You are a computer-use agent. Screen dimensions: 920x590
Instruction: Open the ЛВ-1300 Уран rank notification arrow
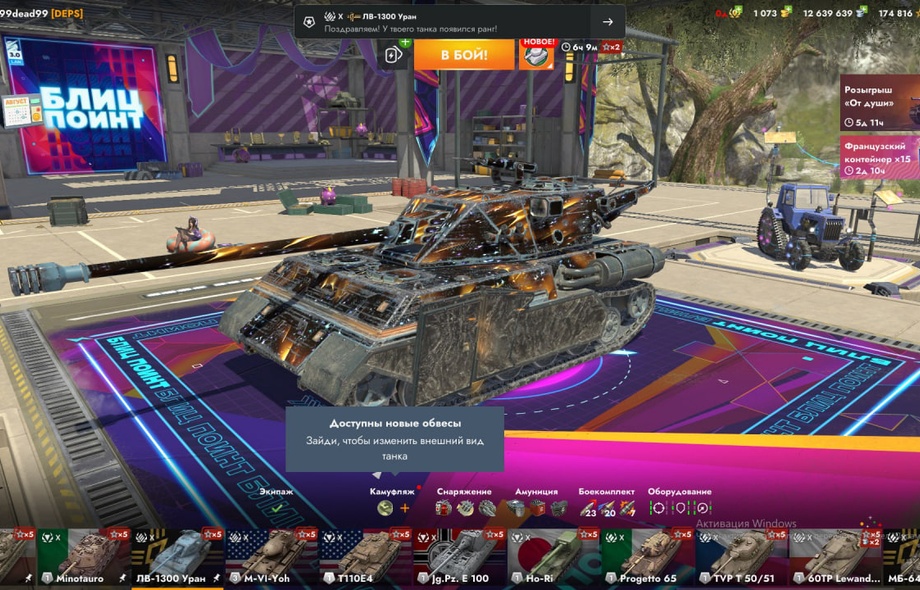[607, 22]
